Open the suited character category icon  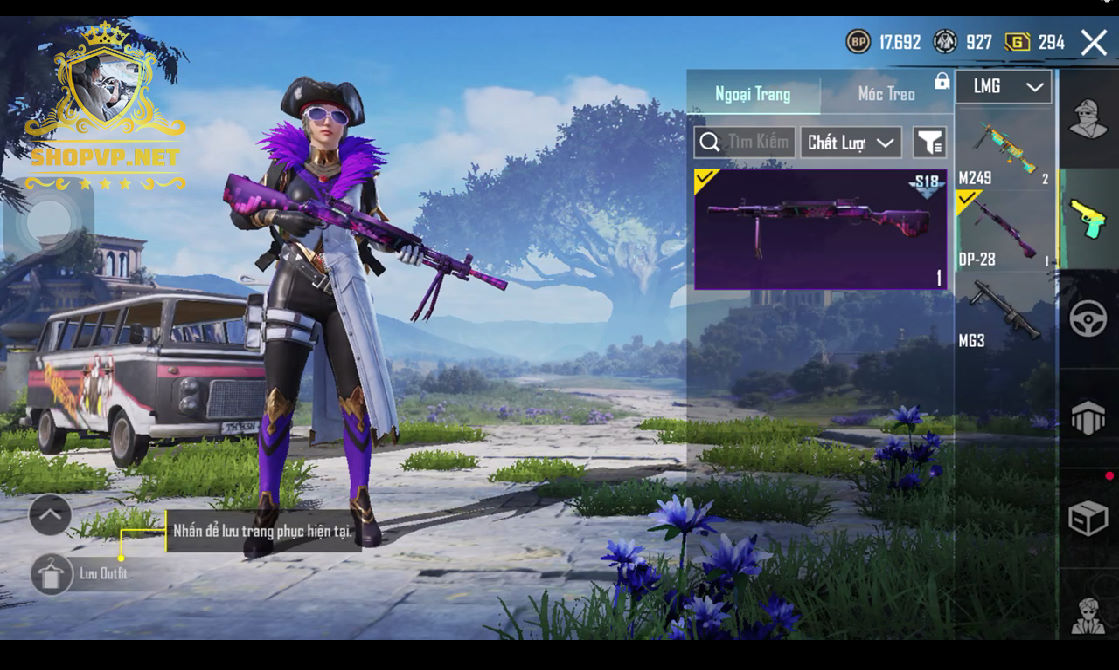(1088, 613)
